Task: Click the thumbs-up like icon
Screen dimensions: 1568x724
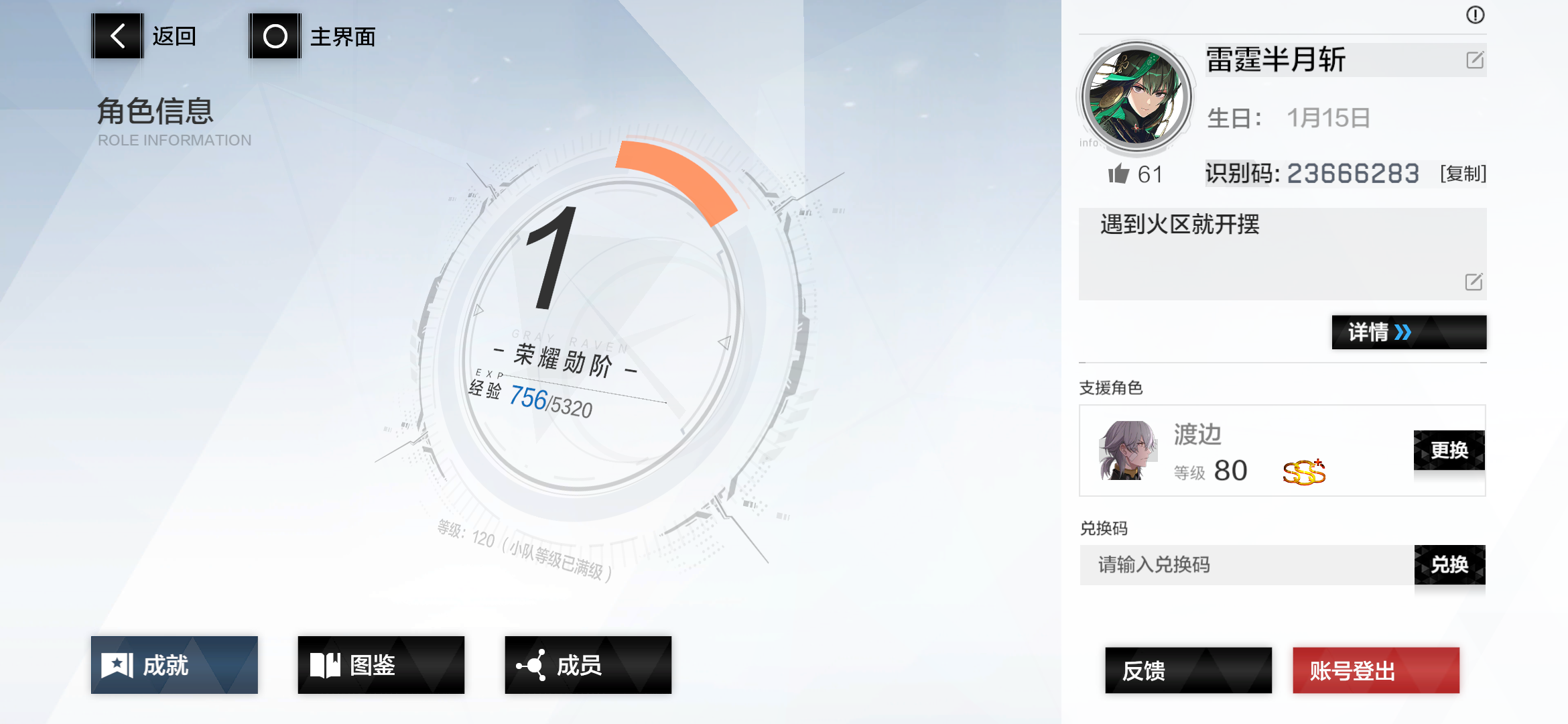Action: point(1121,174)
